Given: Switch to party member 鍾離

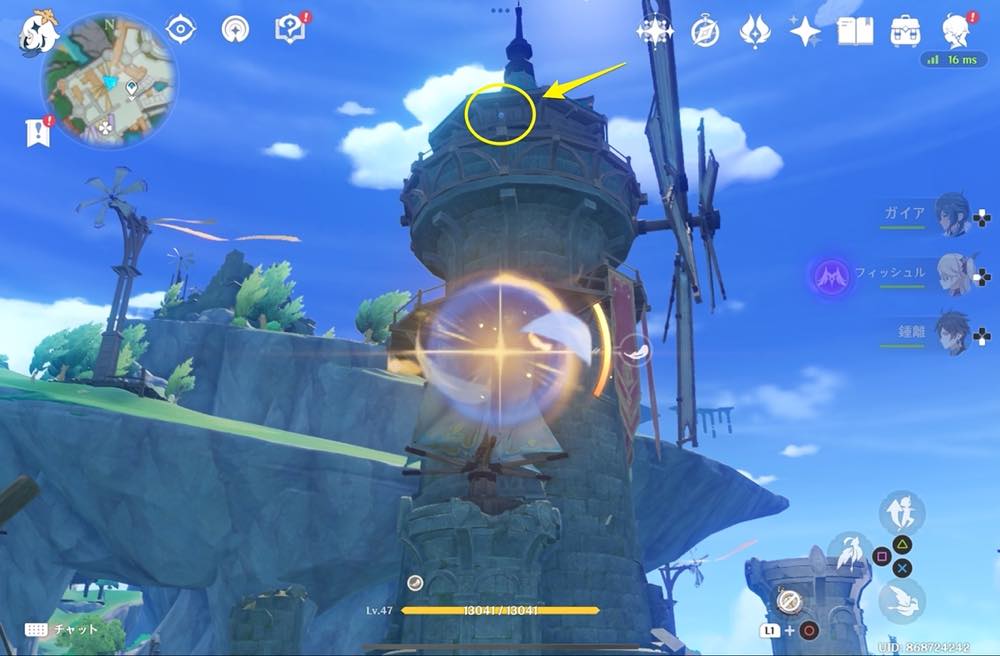Looking at the screenshot, I should 952,333.
